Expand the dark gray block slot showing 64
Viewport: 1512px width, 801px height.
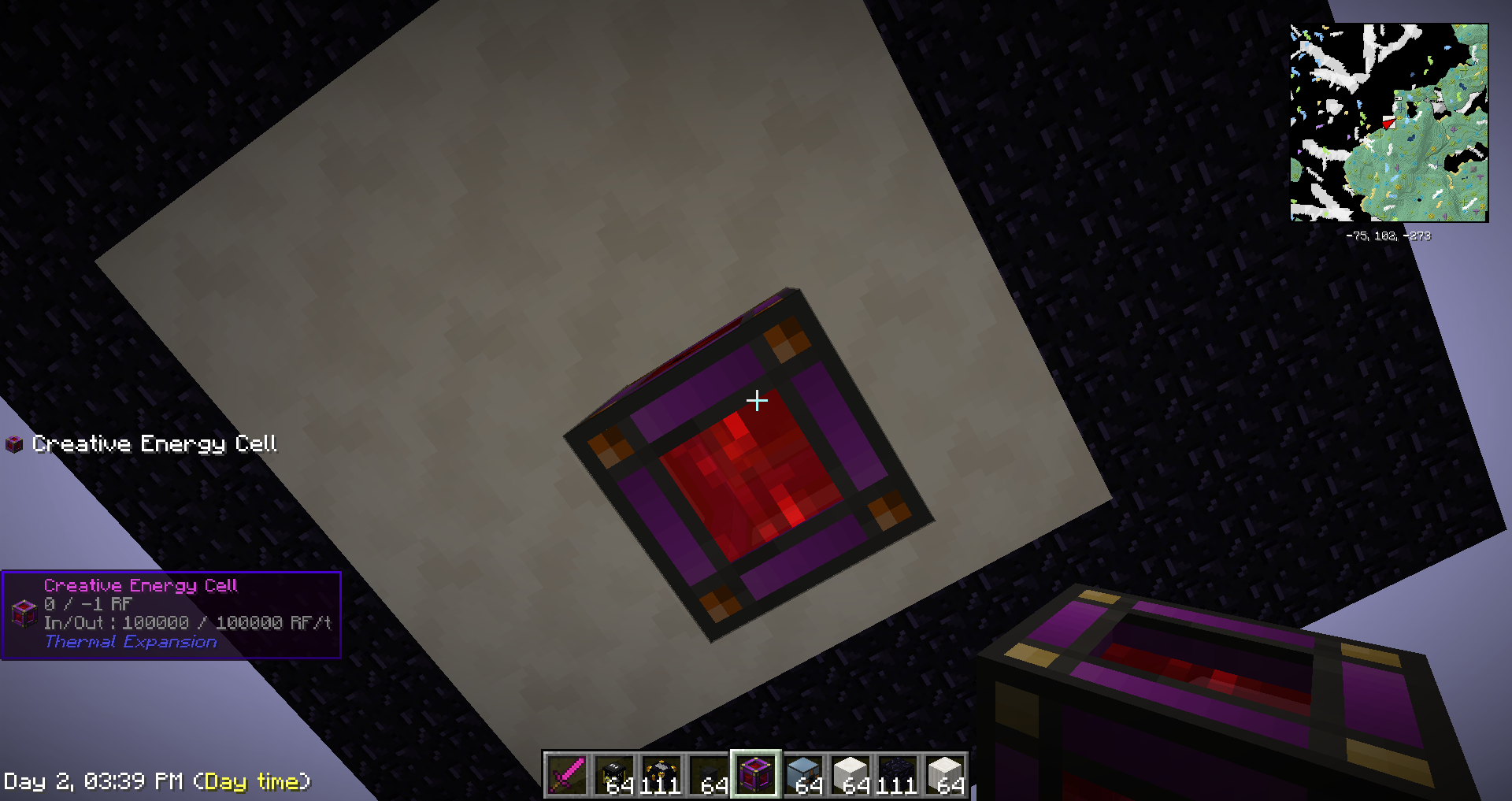click(709, 776)
